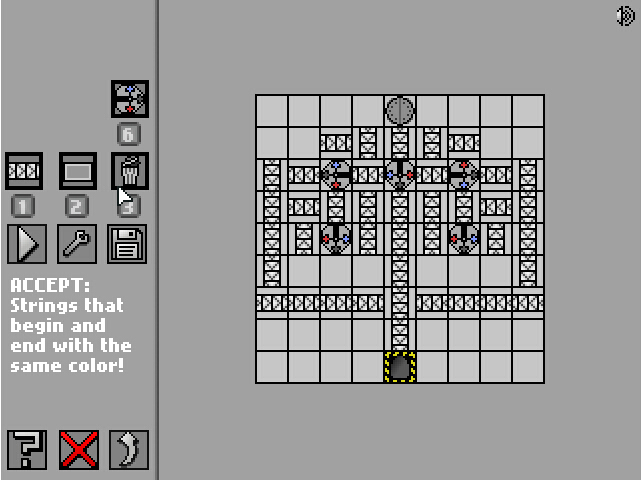Save the layout with the floppy disk
The height and width of the screenshot is (481, 642).
tap(128, 244)
